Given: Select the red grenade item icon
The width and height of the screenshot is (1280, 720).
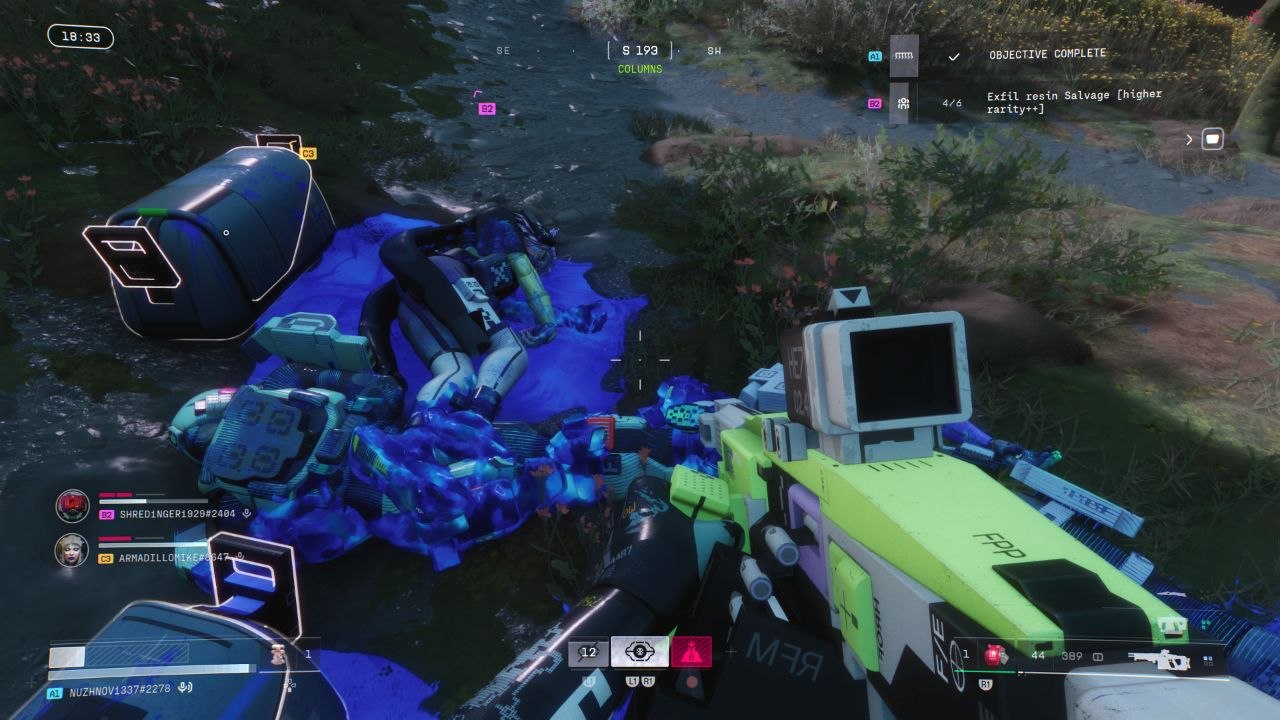Looking at the screenshot, I should (994, 656).
